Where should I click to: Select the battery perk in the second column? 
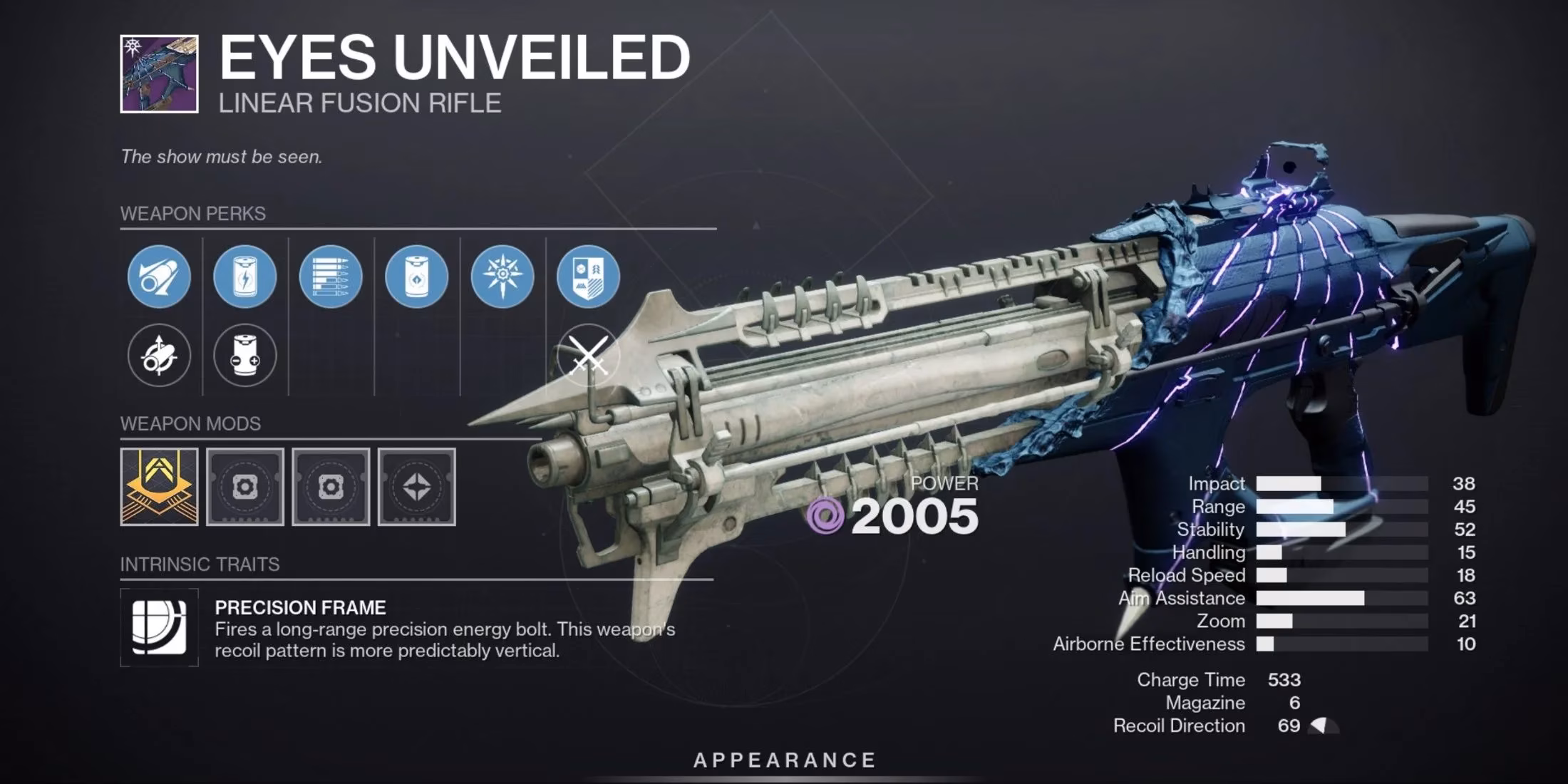(244, 277)
